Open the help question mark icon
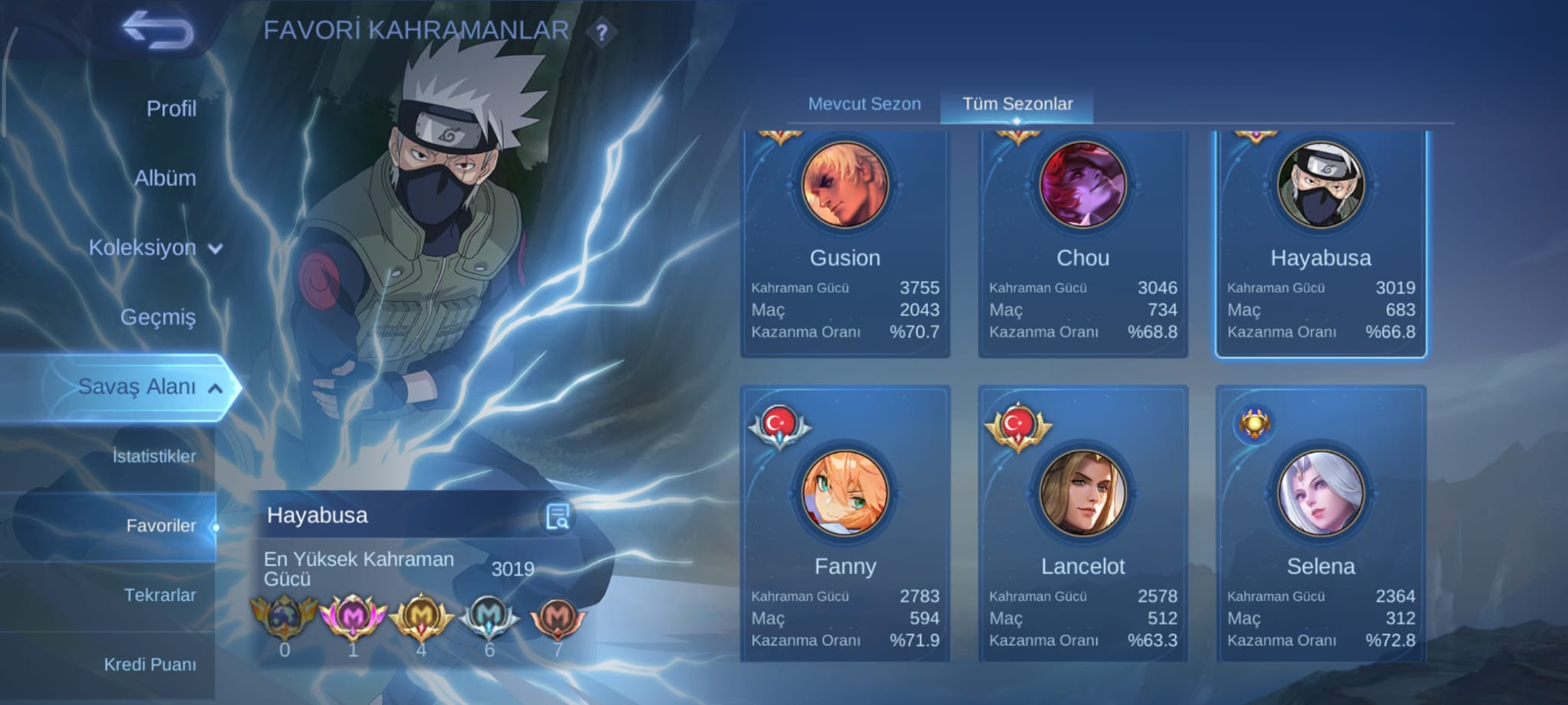The height and width of the screenshot is (705, 1568). coord(603,31)
